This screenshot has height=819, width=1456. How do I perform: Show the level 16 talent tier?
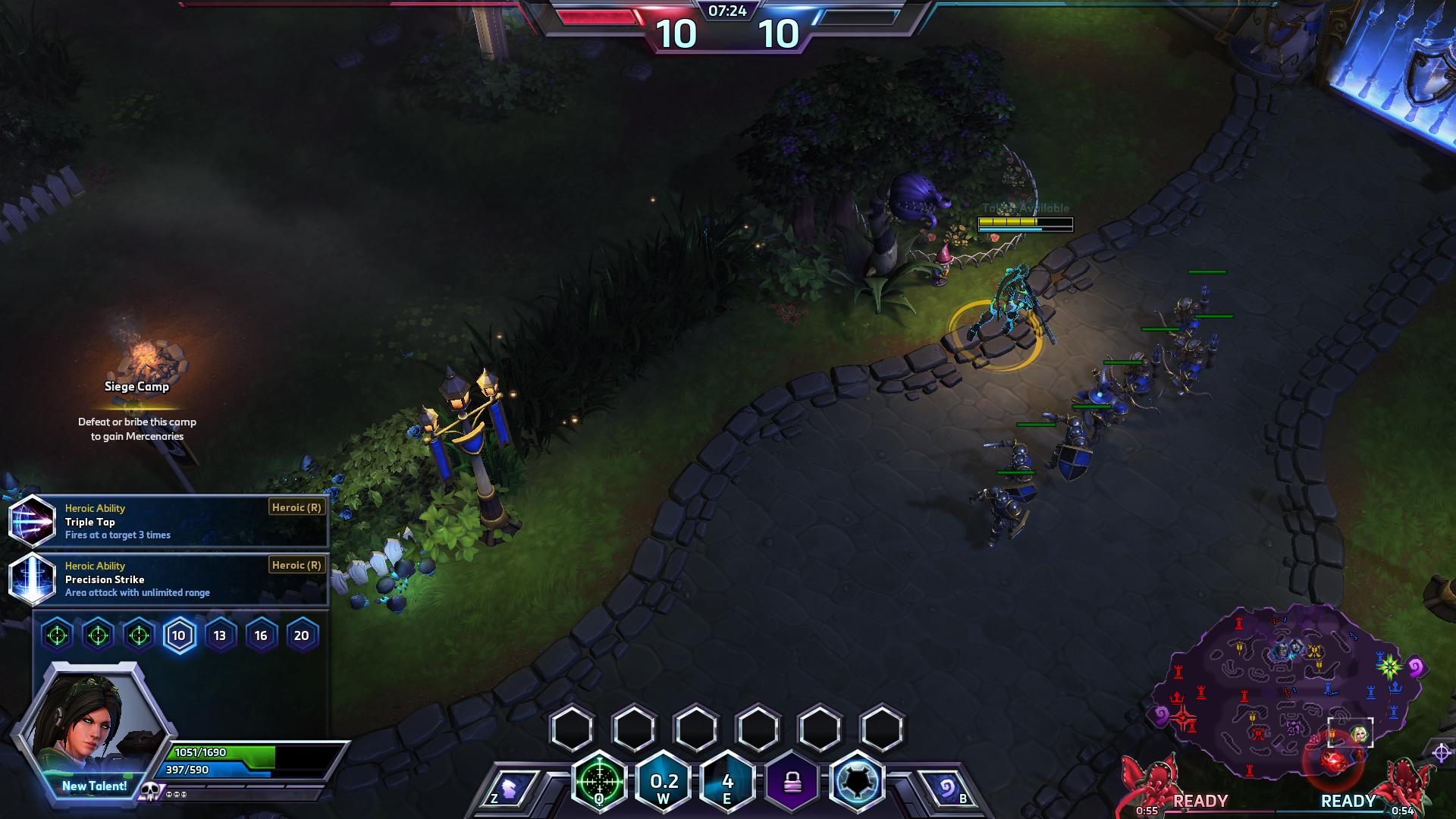click(261, 635)
